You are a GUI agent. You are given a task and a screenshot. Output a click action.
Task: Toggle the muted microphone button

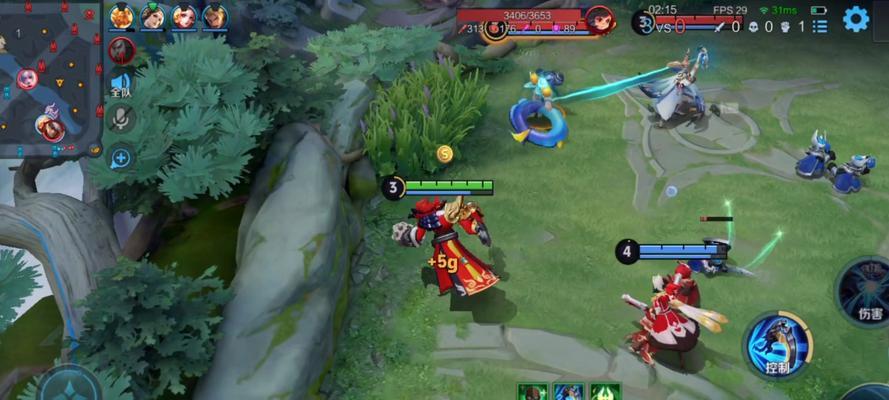121,119
